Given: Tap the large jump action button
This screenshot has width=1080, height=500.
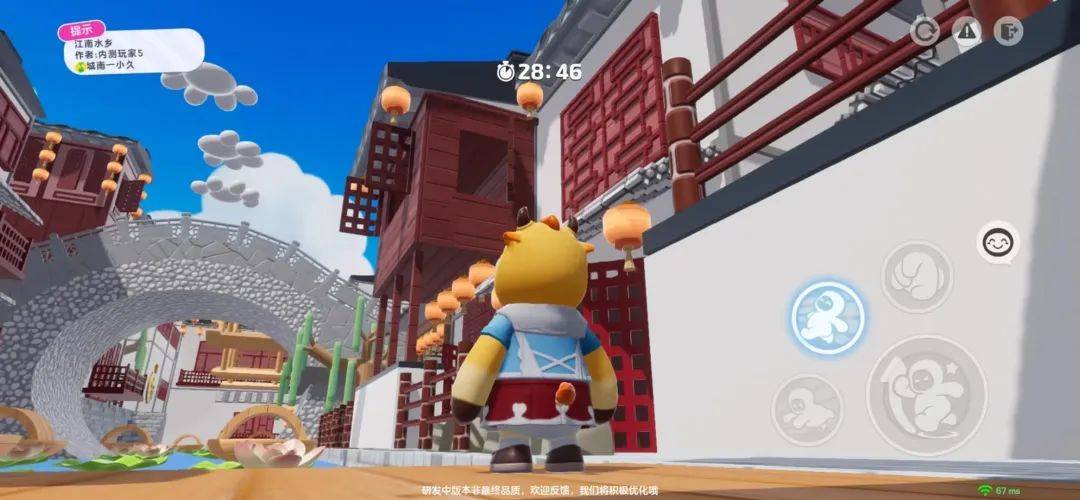Looking at the screenshot, I should pos(926,395).
